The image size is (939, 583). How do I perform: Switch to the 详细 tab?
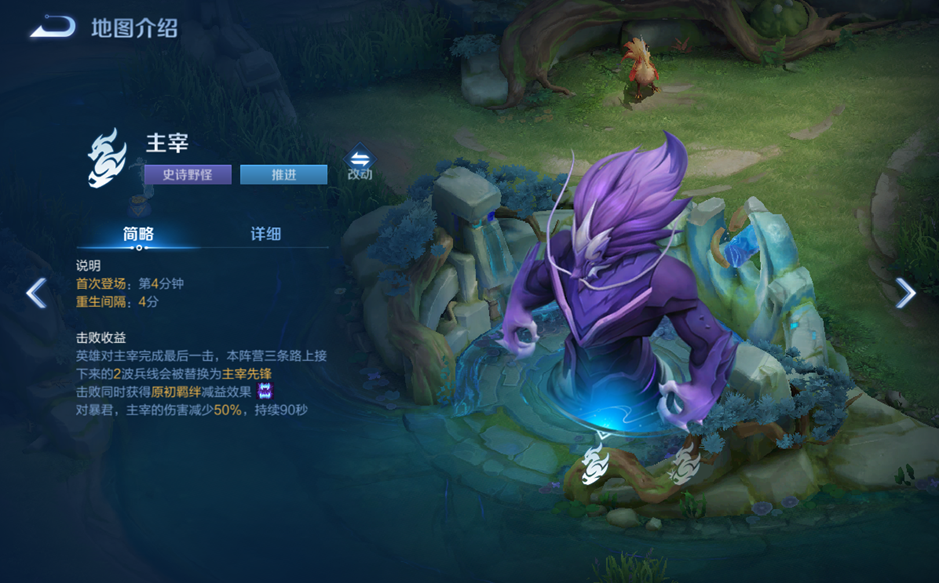click(x=265, y=234)
